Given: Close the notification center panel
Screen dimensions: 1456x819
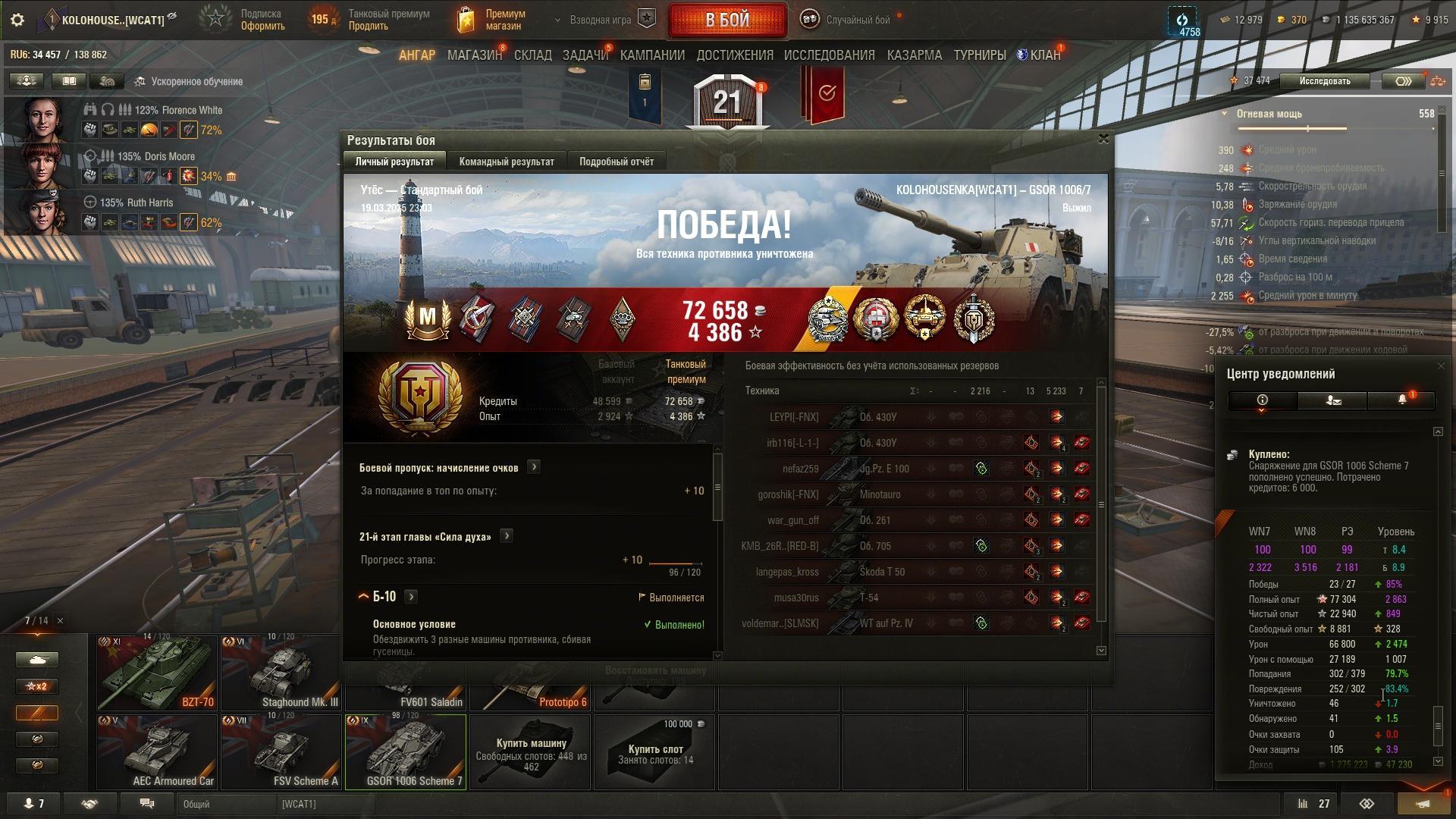Looking at the screenshot, I should (x=1441, y=366).
